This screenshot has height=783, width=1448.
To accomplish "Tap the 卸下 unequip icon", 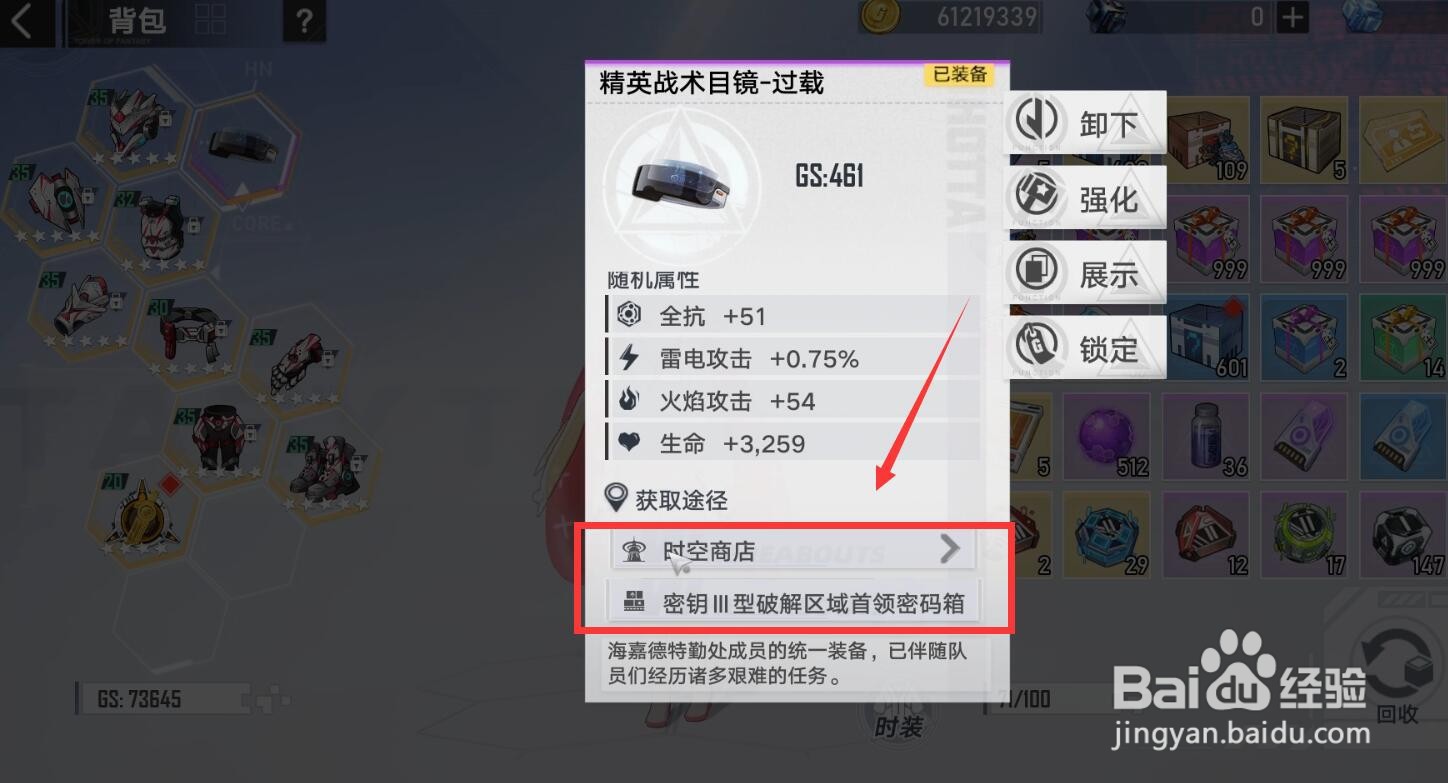I will 1038,122.
